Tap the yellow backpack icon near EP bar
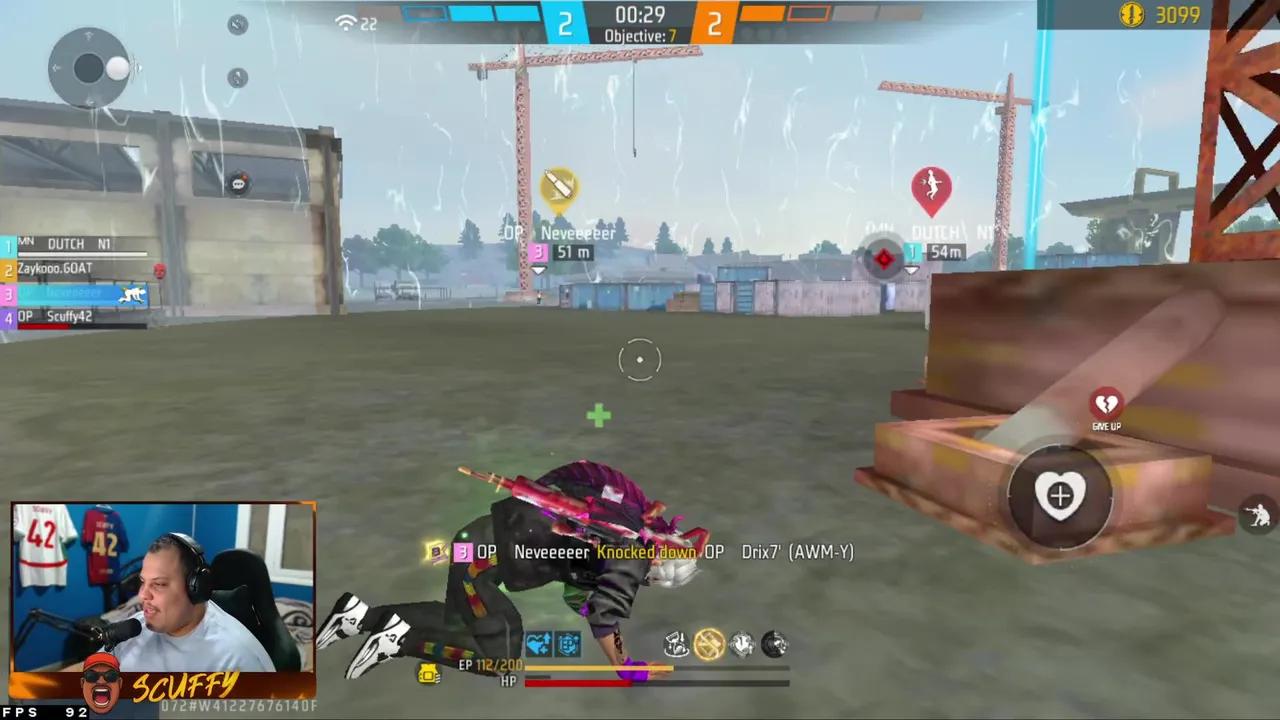This screenshot has height=720, width=1280. click(428, 676)
